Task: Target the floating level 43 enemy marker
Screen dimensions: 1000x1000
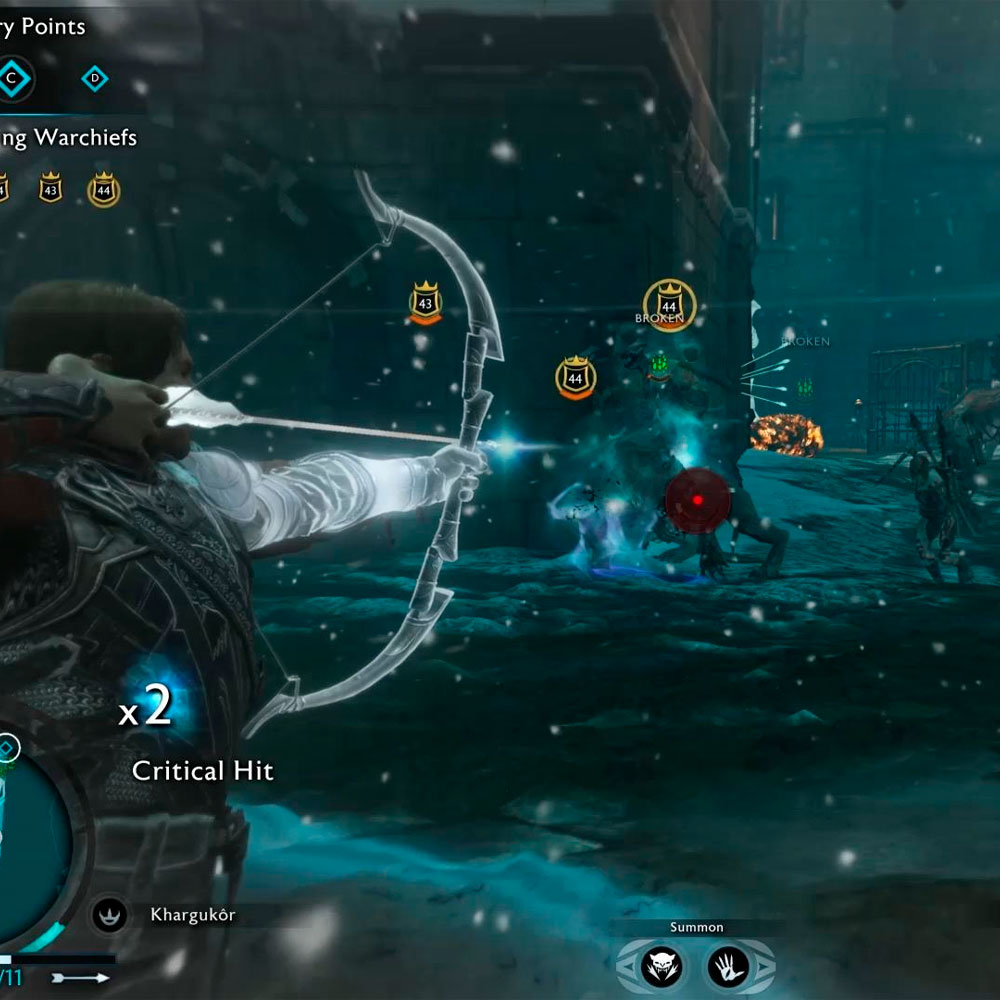Action: pos(426,301)
